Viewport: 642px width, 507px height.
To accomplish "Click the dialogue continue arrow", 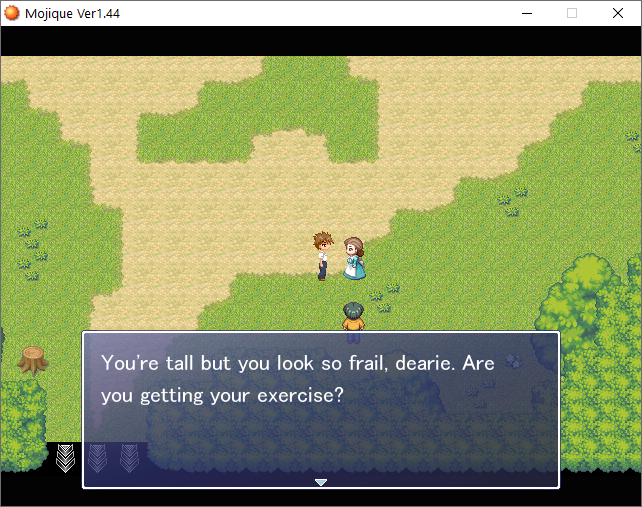I will pos(321,482).
